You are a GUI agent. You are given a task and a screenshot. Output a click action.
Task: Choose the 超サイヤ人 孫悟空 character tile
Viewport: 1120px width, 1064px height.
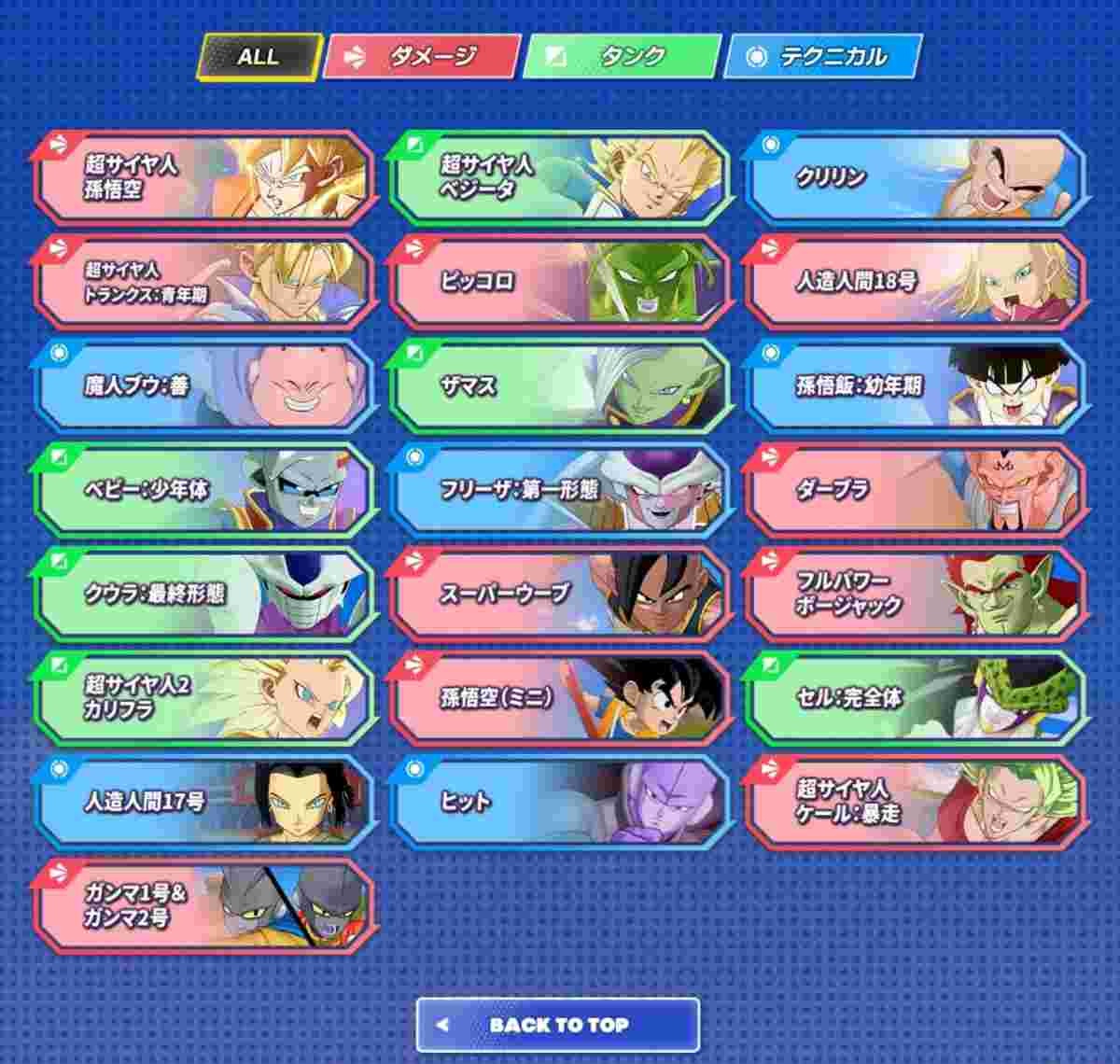(203, 177)
